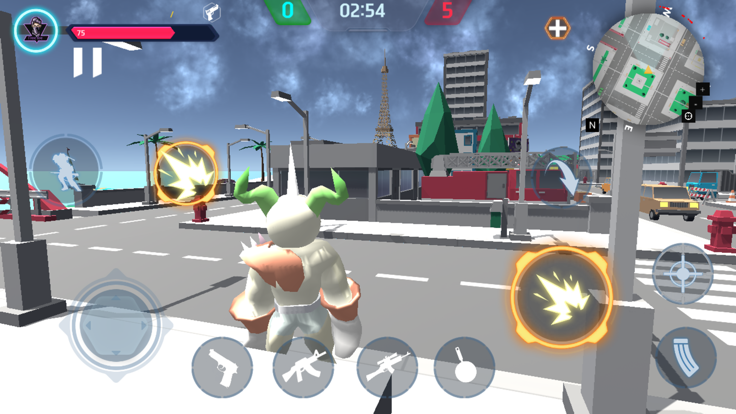Zoom out the minimap with minus

click(696, 103)
